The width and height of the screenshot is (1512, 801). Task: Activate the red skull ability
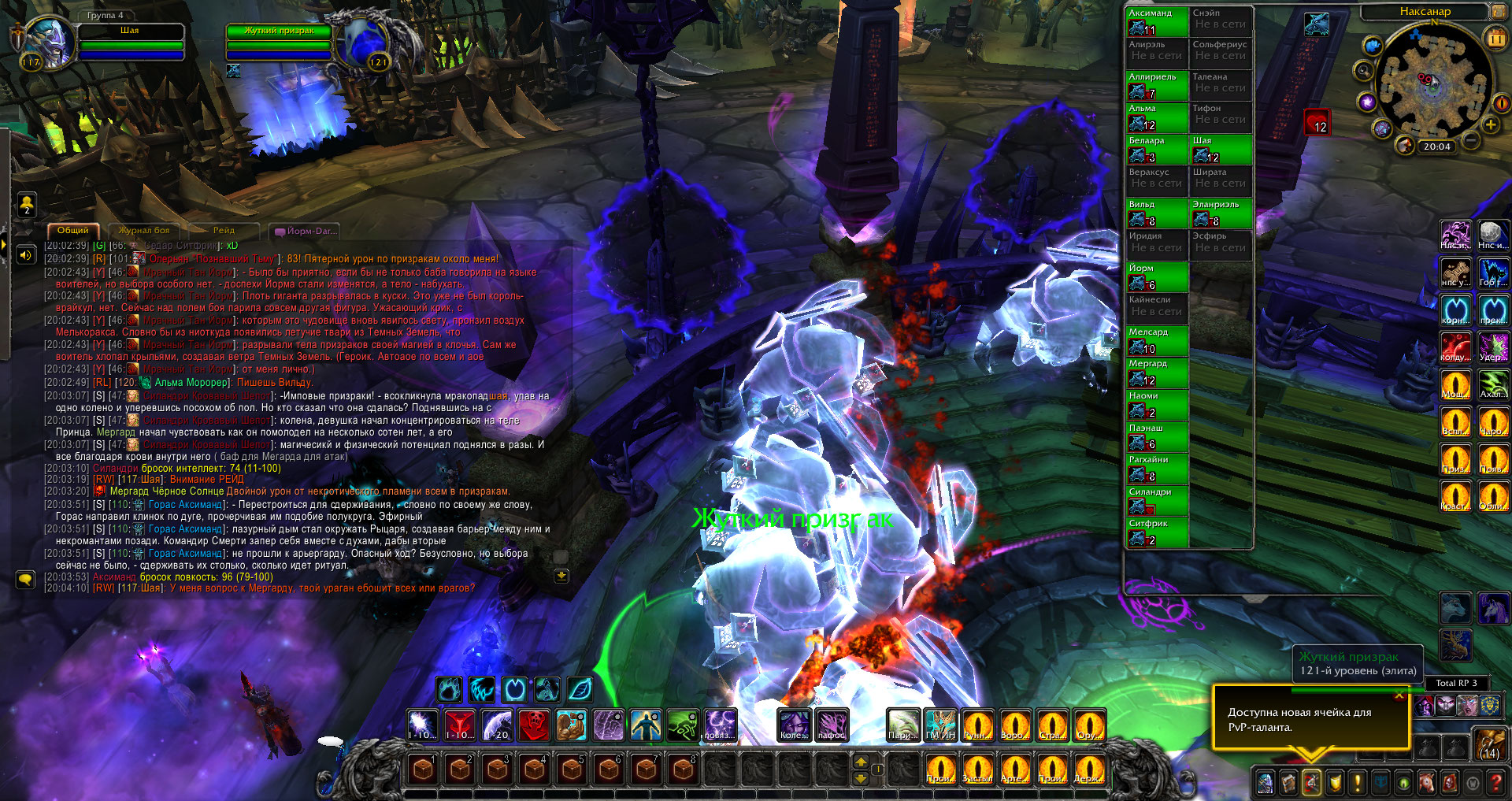[x=534, y=725]
